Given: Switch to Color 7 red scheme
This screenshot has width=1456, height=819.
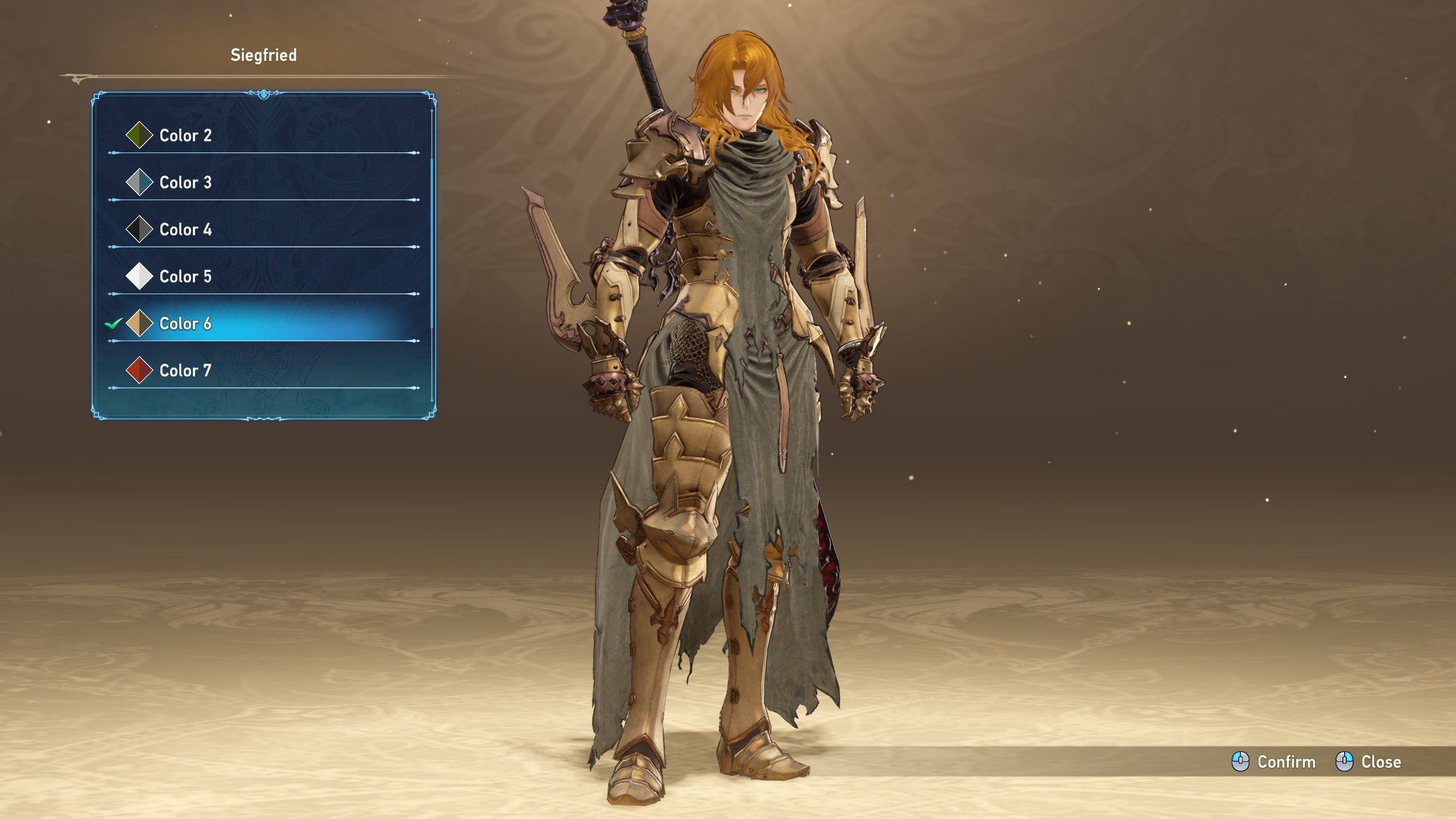Looking at the screenshot, I should tap(185, 371).
